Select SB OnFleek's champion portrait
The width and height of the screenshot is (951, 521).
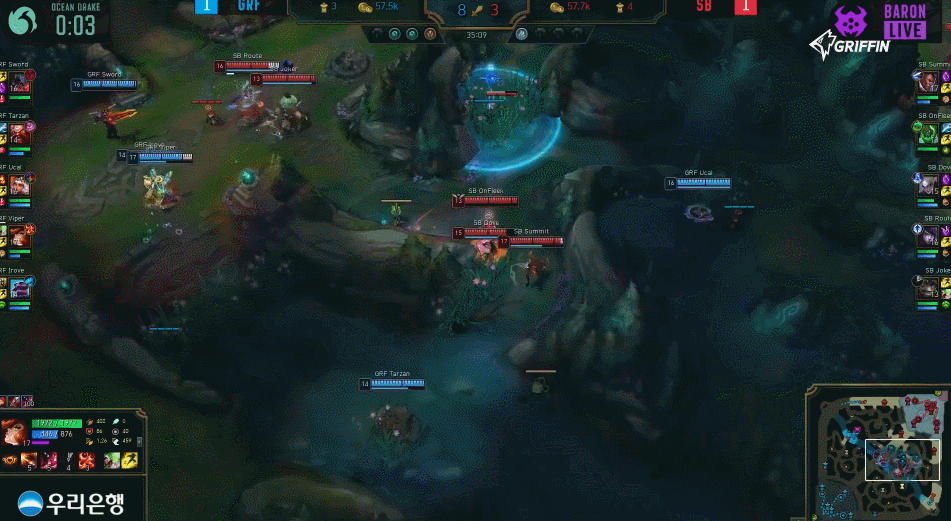(x=929, y=135)
